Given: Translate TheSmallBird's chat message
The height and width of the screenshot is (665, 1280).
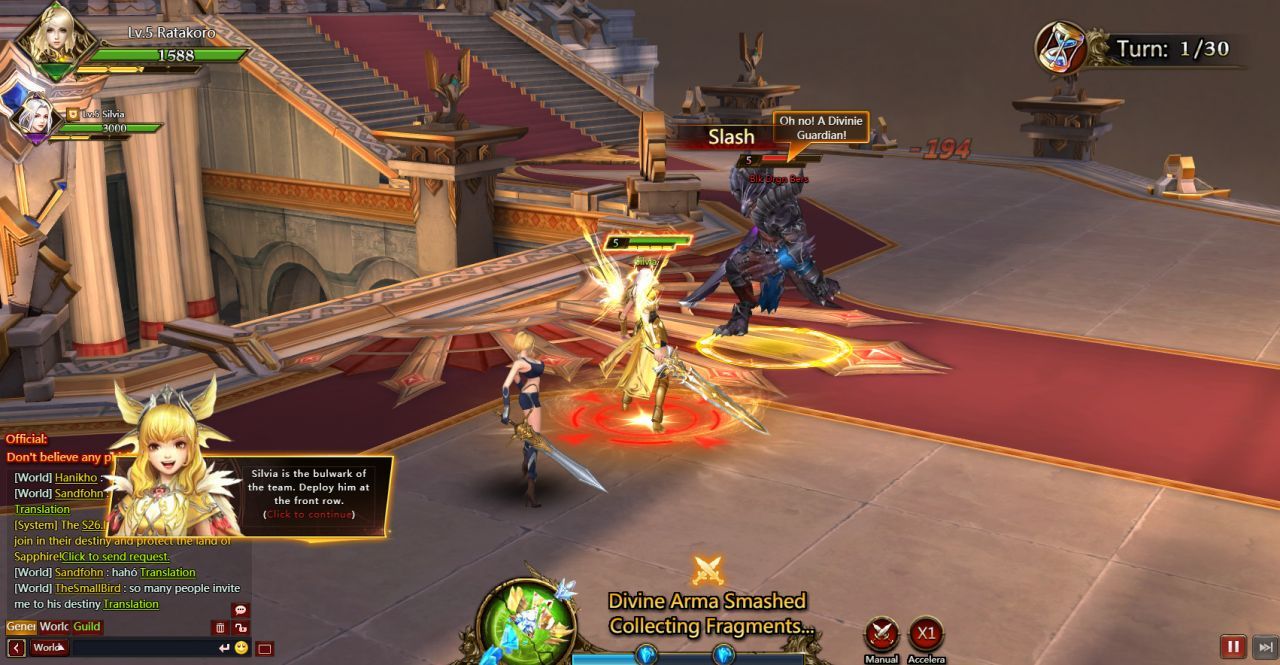Looking at the screenshot, I should (131, 604).
